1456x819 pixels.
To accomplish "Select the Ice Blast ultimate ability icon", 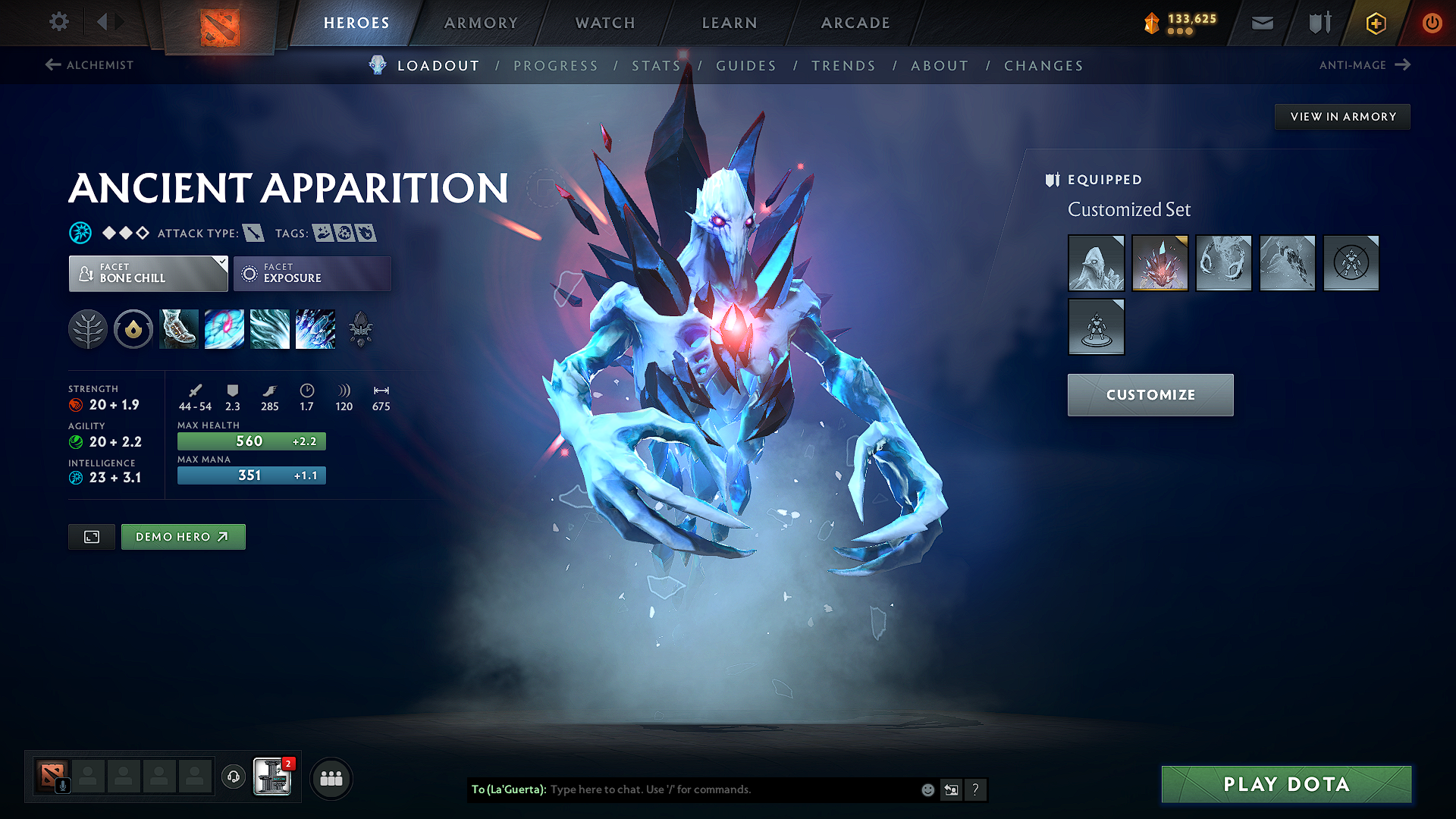I will [x=315, y=329].
